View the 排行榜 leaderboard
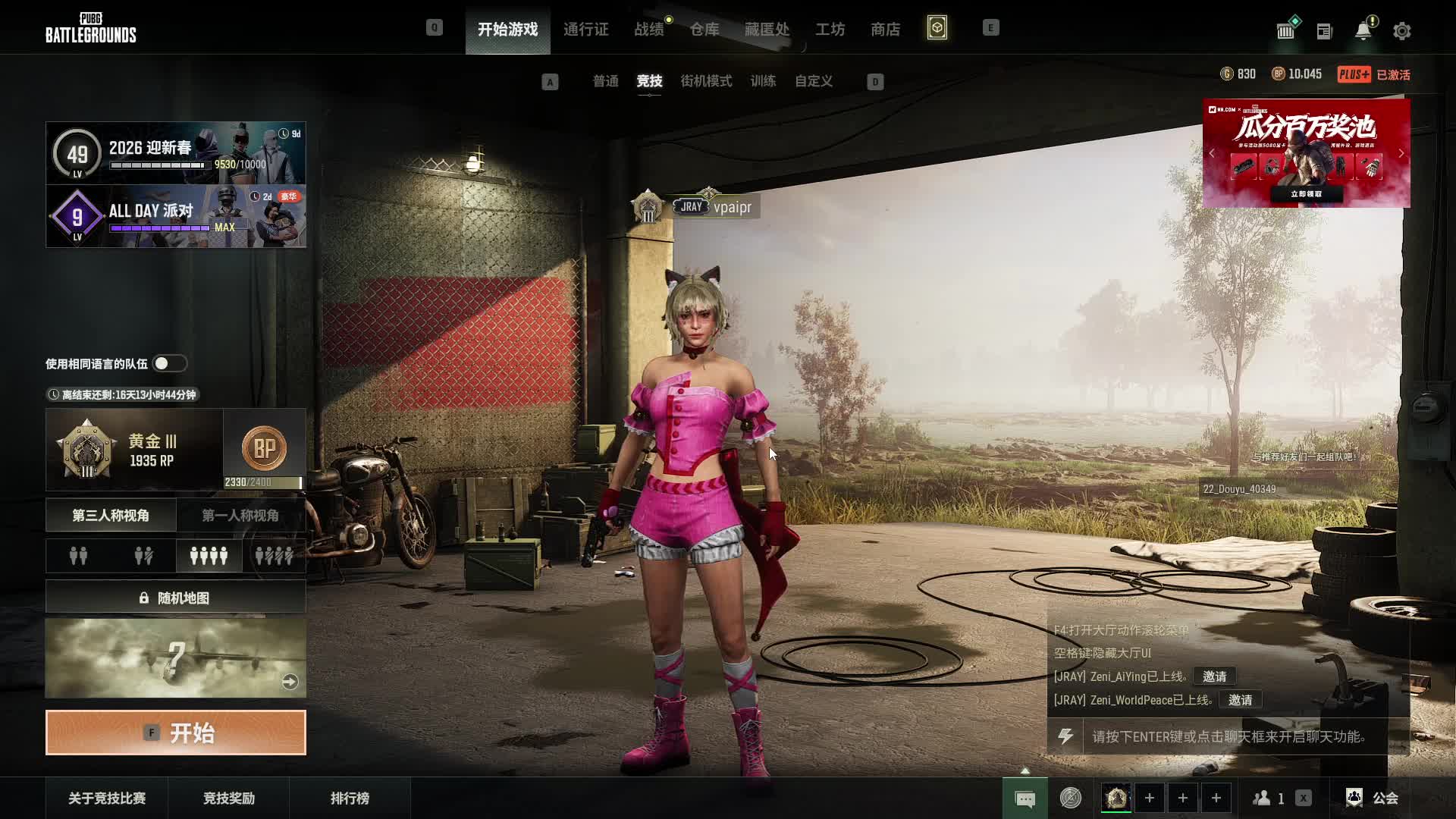Viewport: 1456px width, 819px height. [350, 798]
